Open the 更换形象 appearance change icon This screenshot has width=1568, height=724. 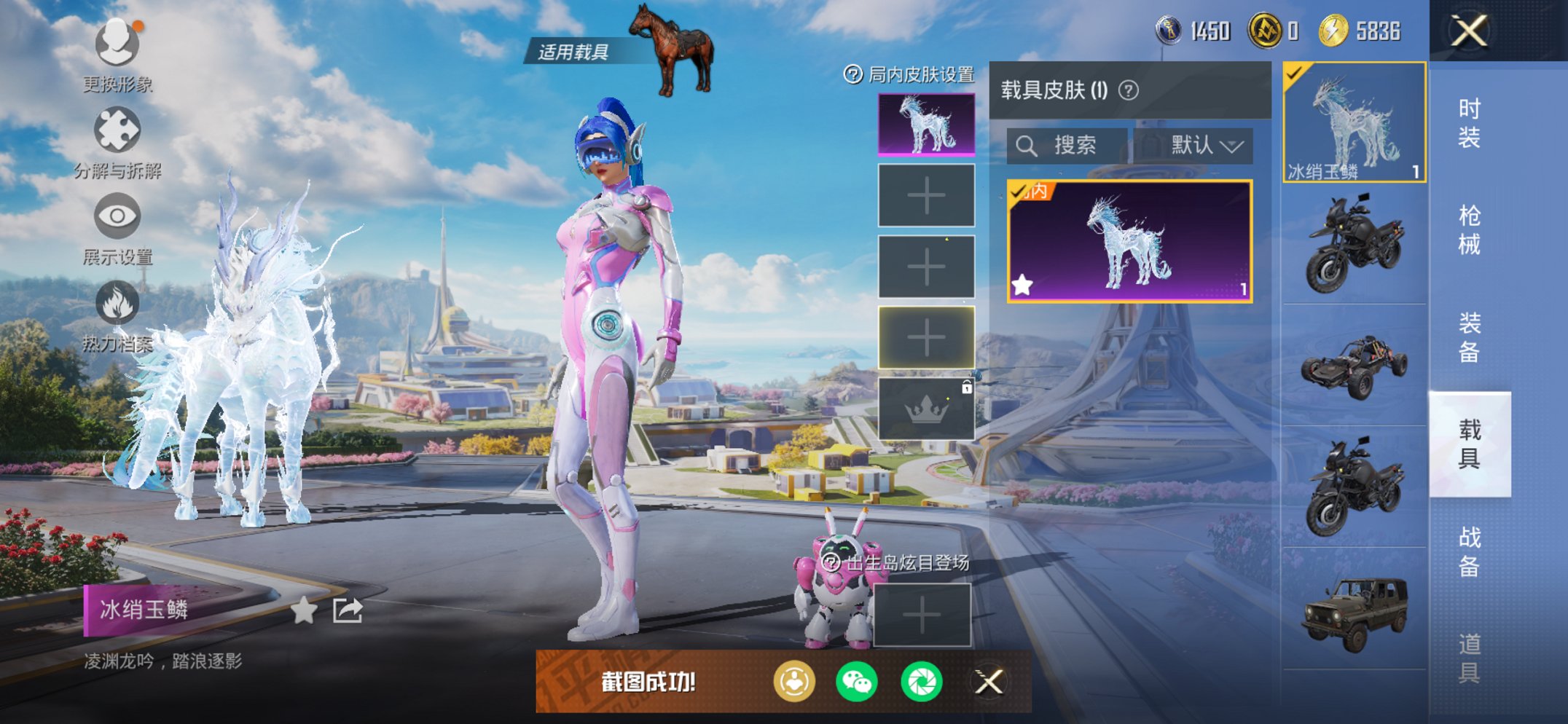[117, 44]
